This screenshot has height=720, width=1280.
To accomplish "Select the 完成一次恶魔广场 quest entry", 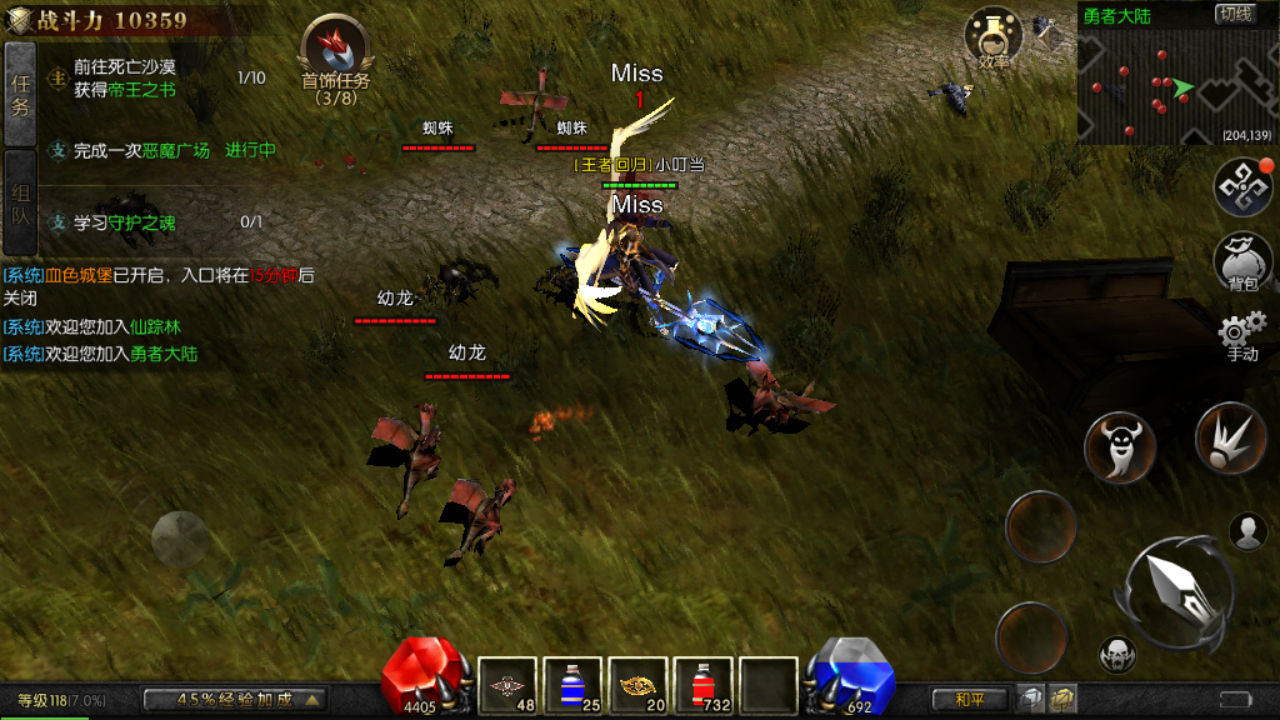I will tap(160, 151).
